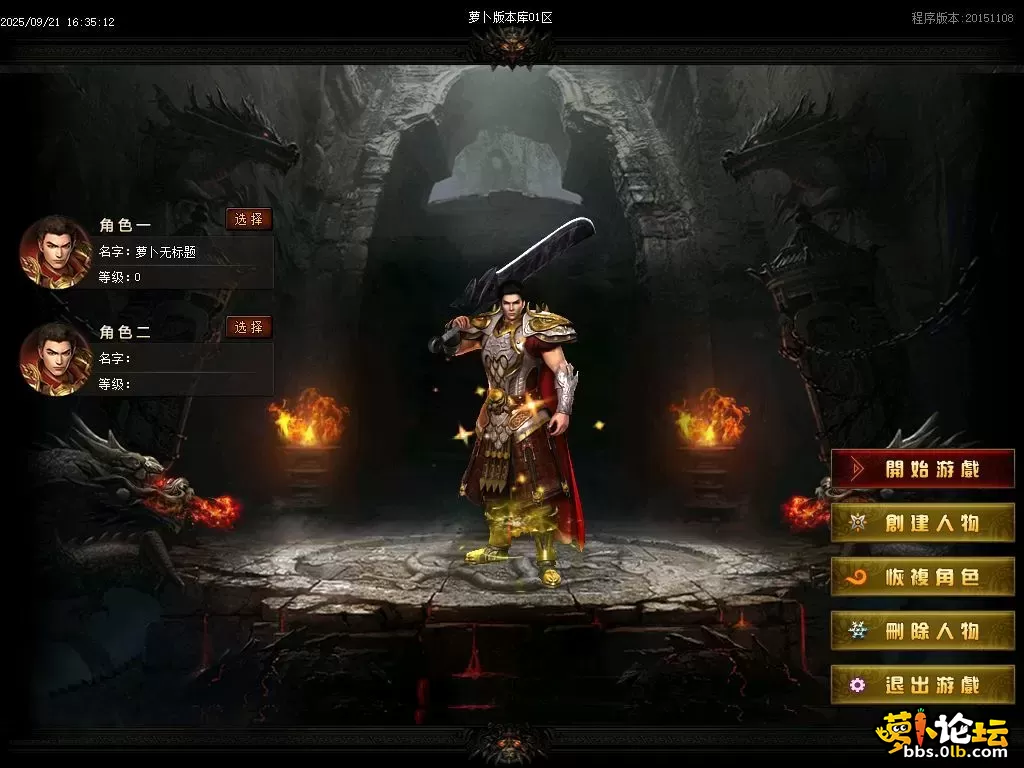This screenshot has width=1024, height=768.
Task: Click 选择 button for 角色一
Action: pyautogui.click(x=248, y=220)
